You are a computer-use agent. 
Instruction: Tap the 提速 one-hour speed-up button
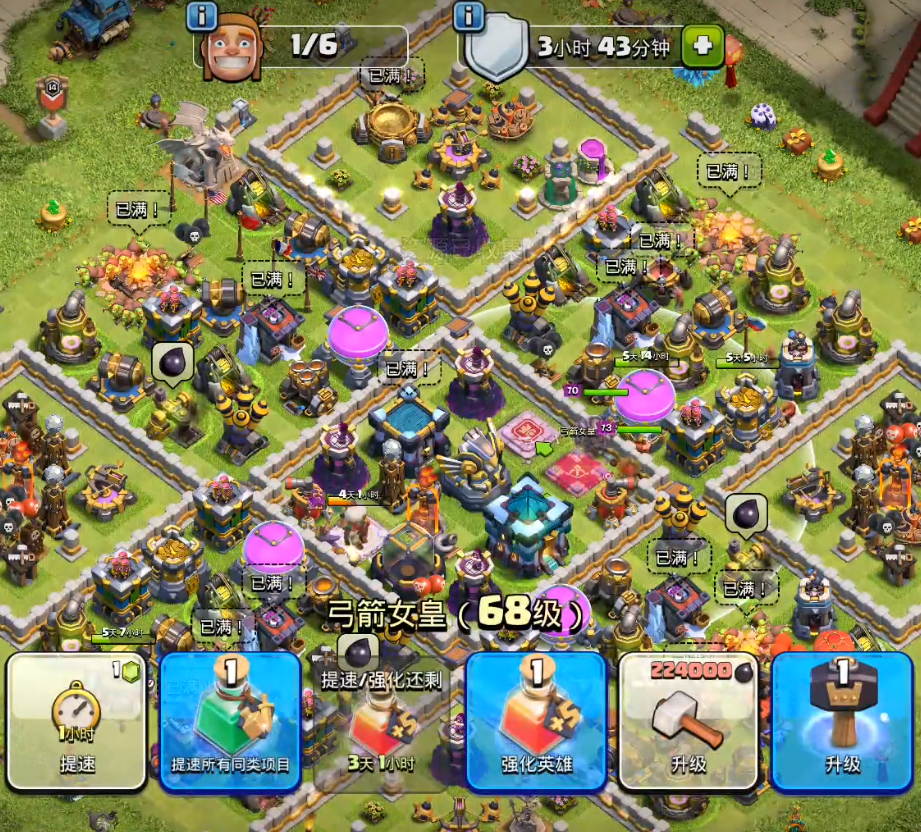(76, 720)
